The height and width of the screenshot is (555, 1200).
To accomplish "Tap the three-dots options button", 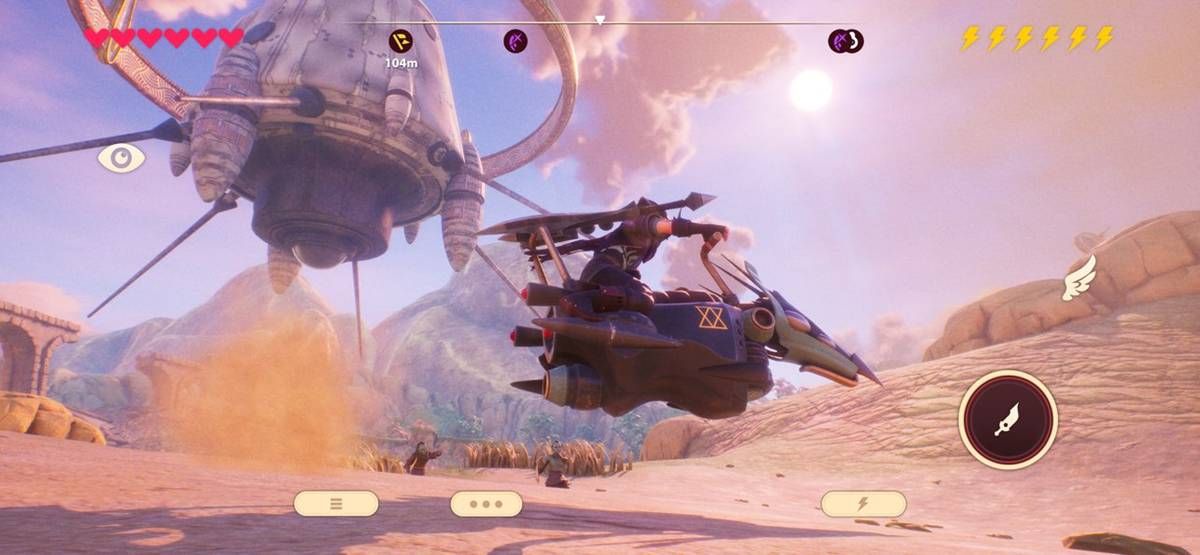I will tap(486, 503).
